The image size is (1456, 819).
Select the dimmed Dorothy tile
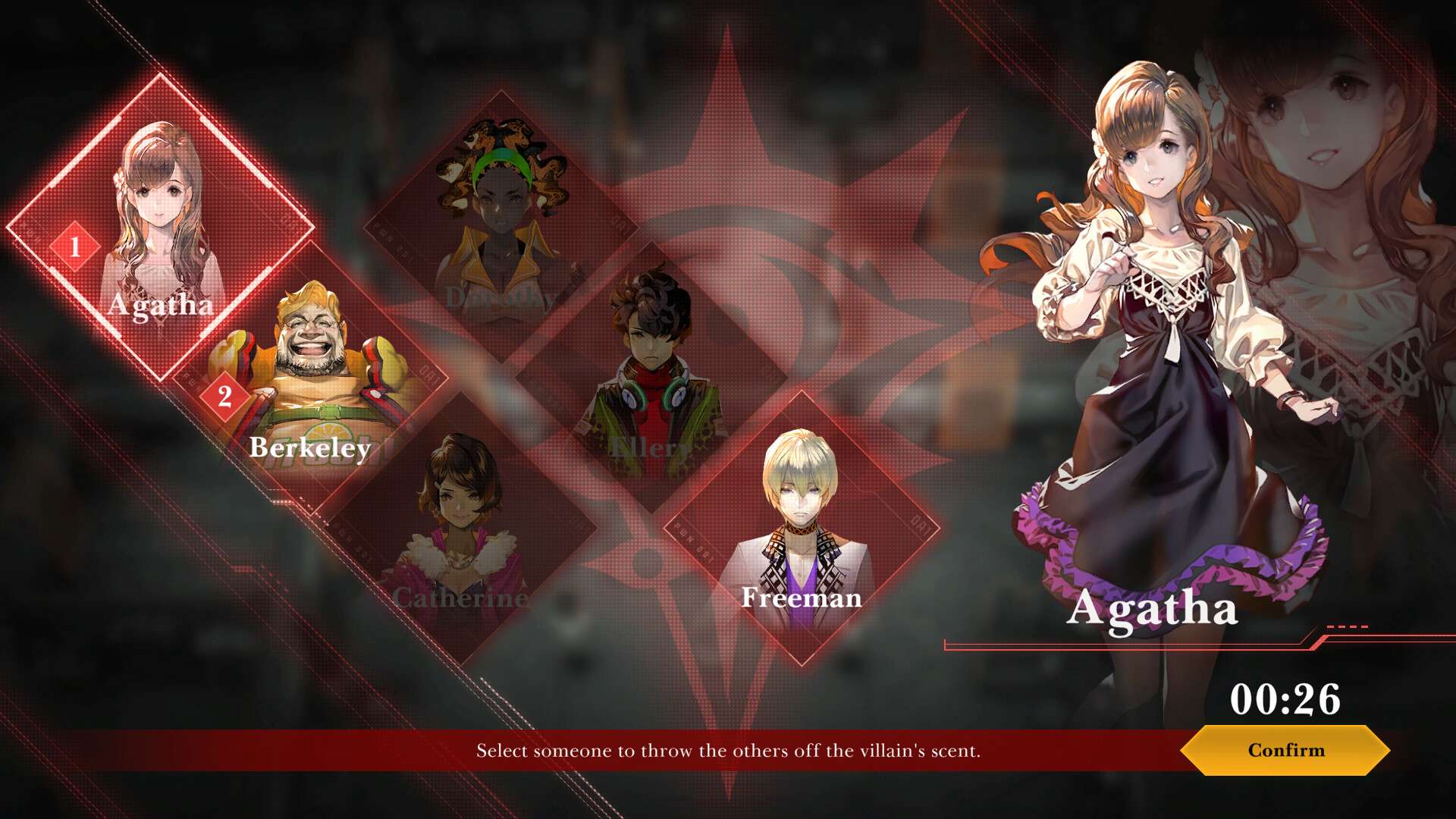pyautogui.click(x=500, y=226)
